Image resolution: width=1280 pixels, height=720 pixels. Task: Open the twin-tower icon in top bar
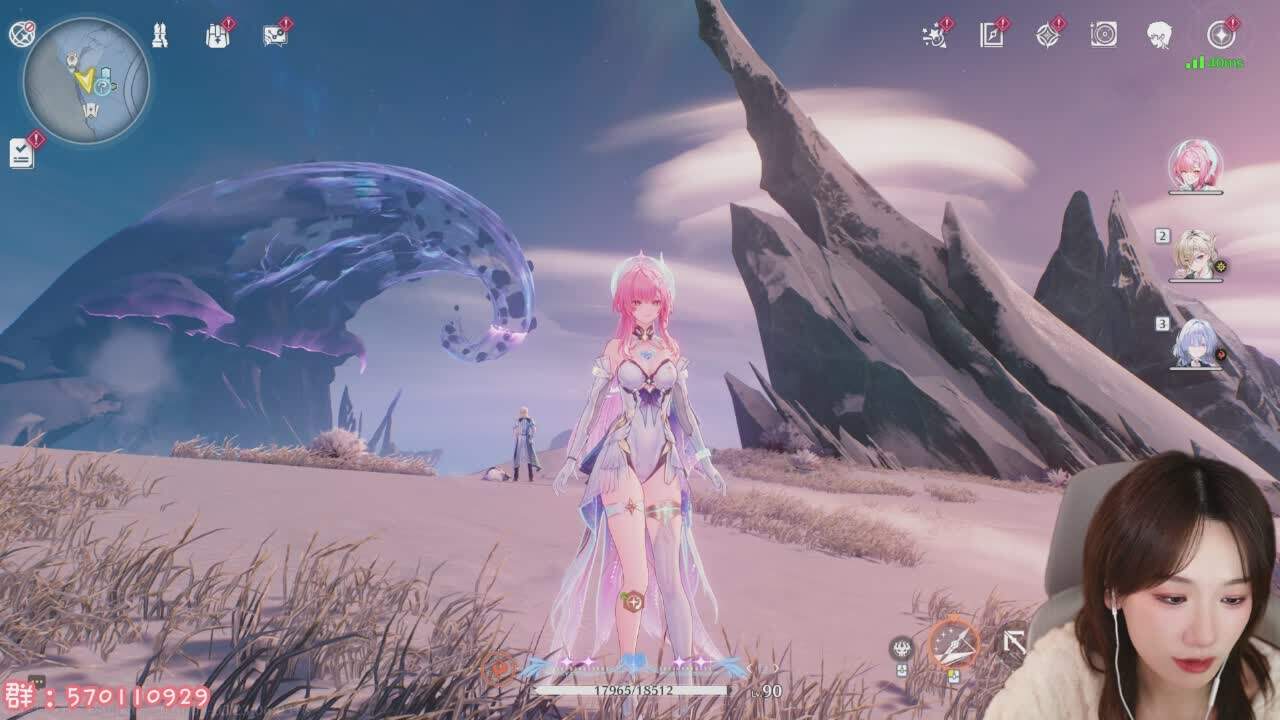pyautogui.click(x=160, y=36)
